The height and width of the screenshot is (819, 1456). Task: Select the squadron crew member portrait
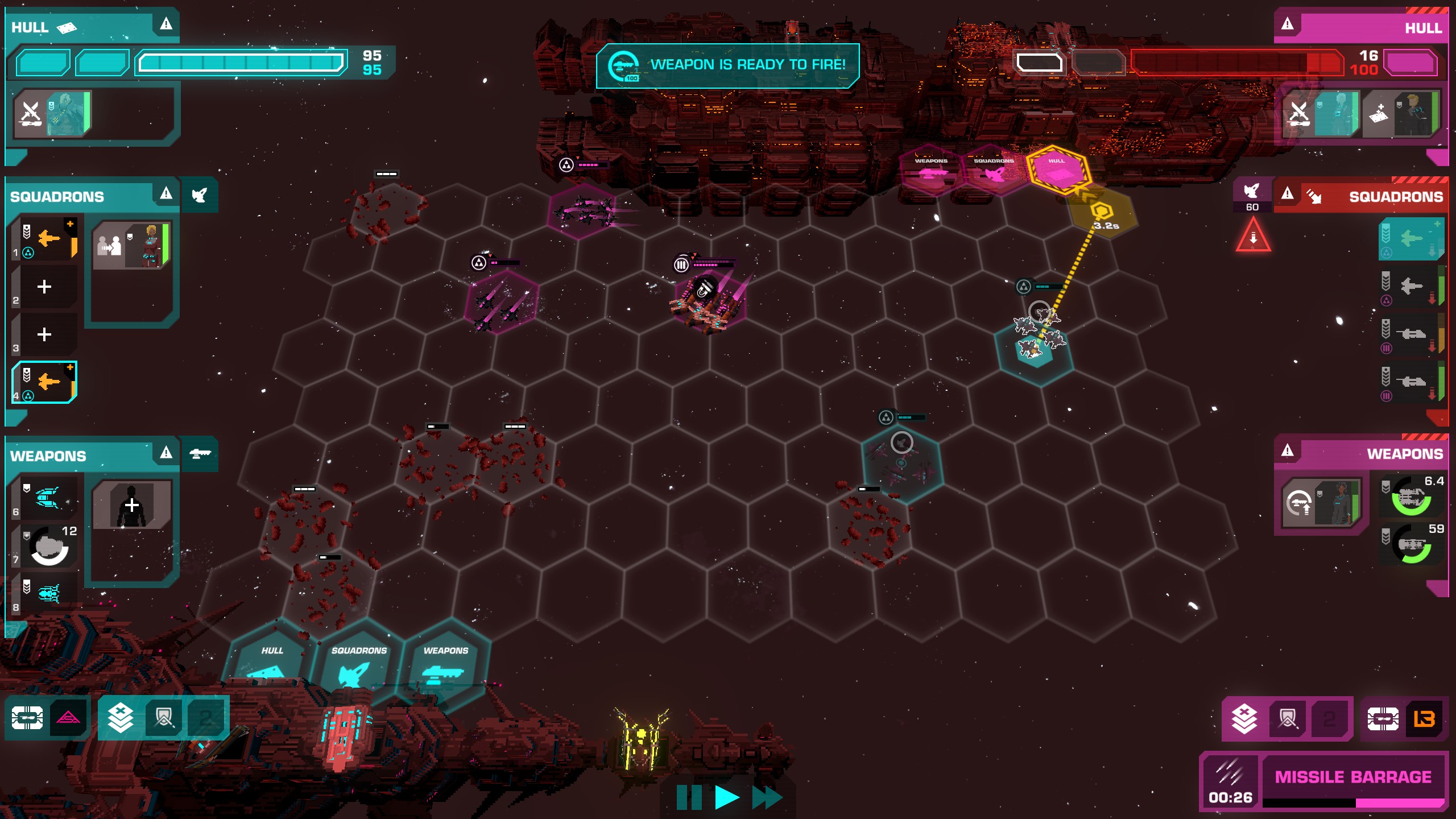coord(132,246)
